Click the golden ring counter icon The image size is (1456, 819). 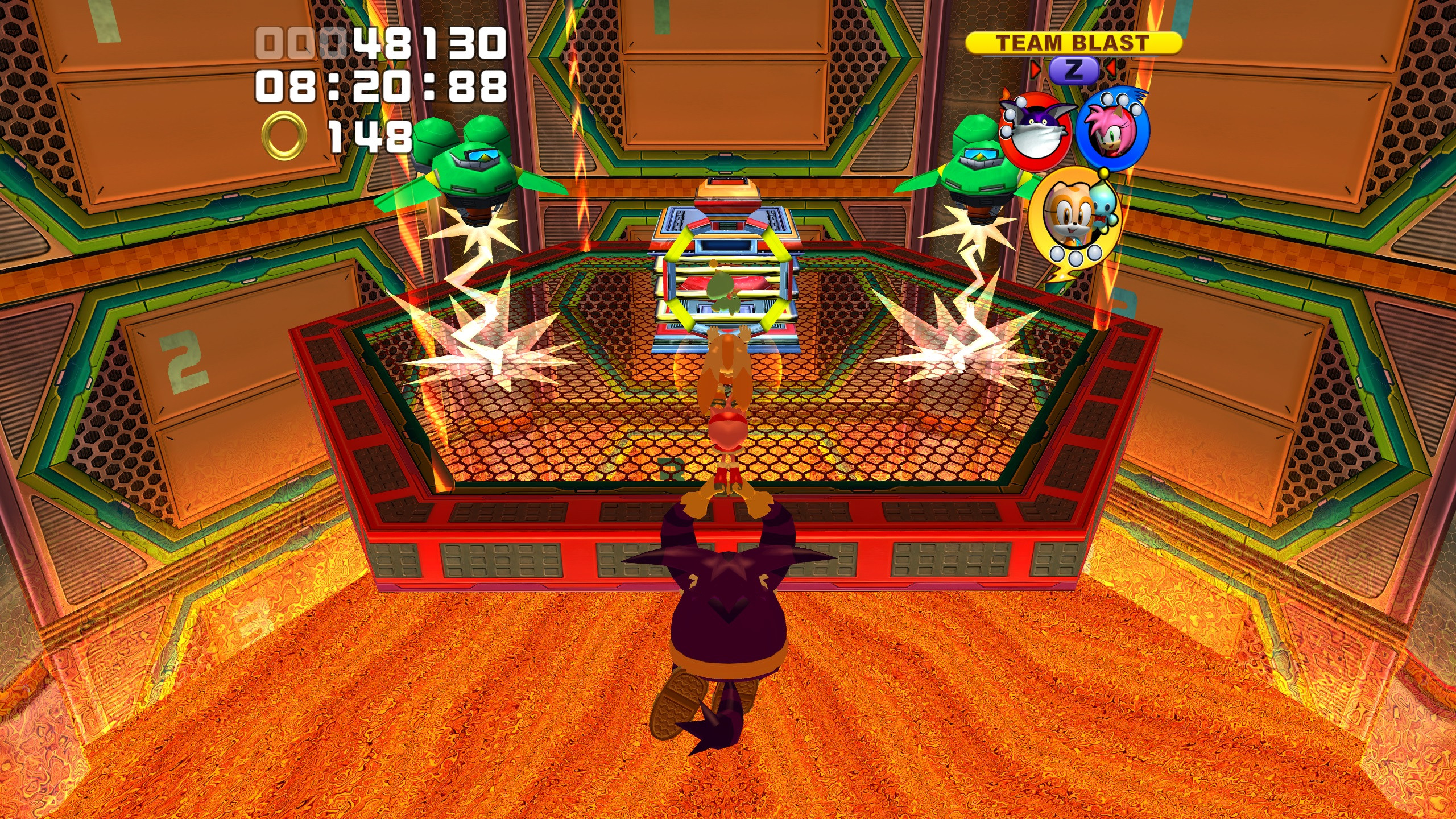pos(284,132)
